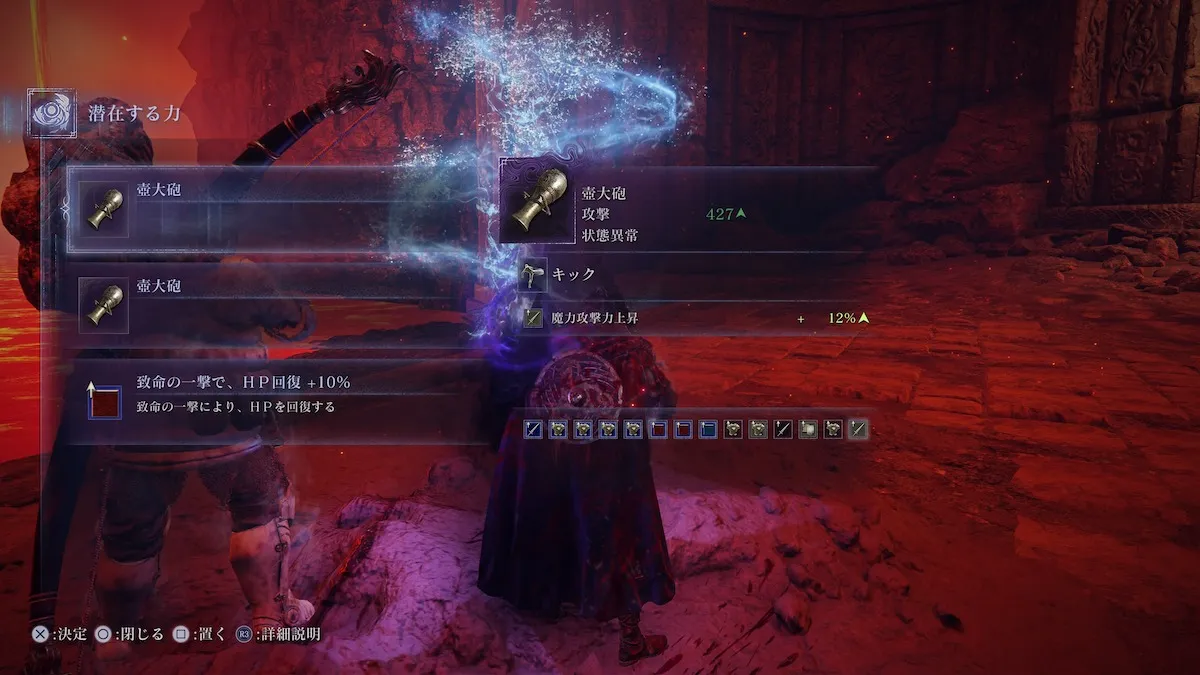Select the blue square icon in the effects row

point(709,430)
